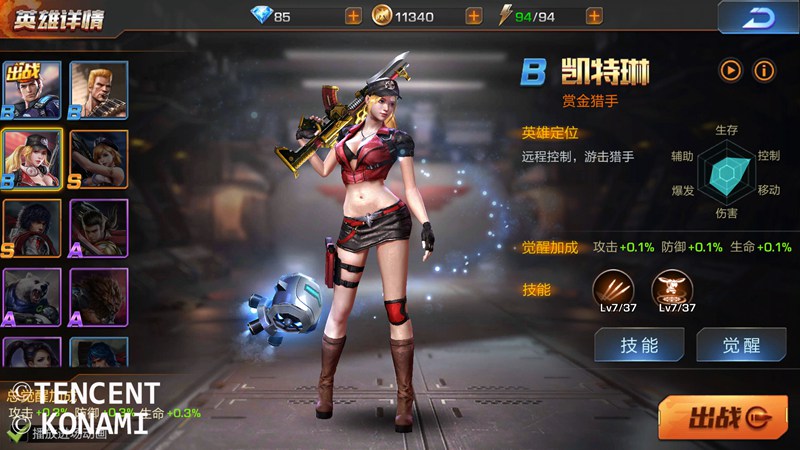
Task: Refill energy with the plus button
Action: (x=594, y=16)
